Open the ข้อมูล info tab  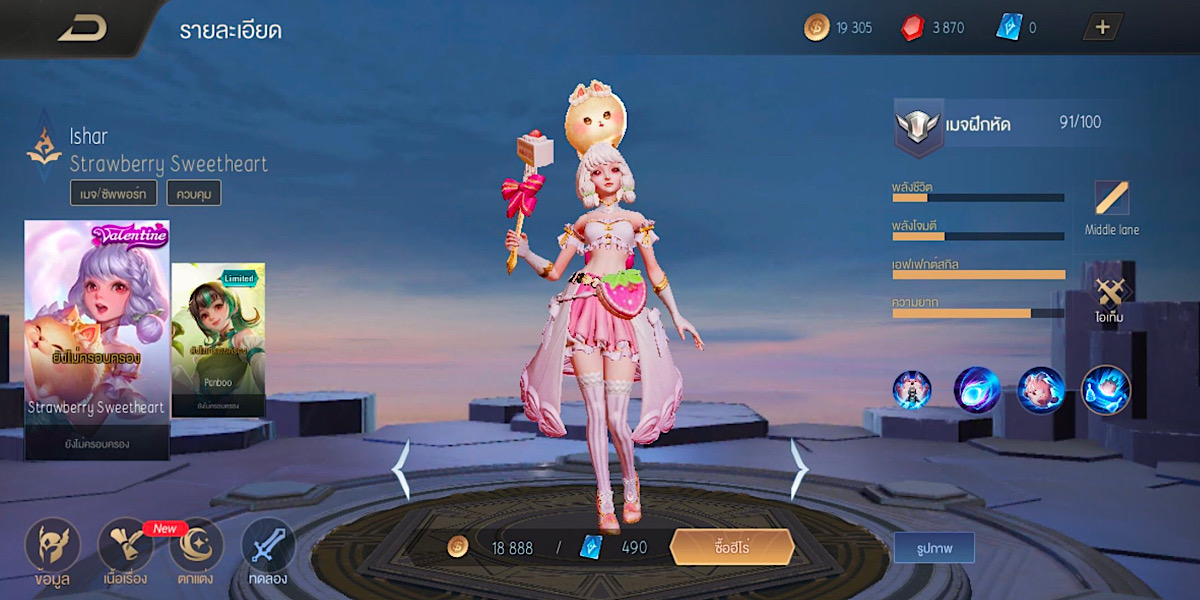tap(51, 552)
